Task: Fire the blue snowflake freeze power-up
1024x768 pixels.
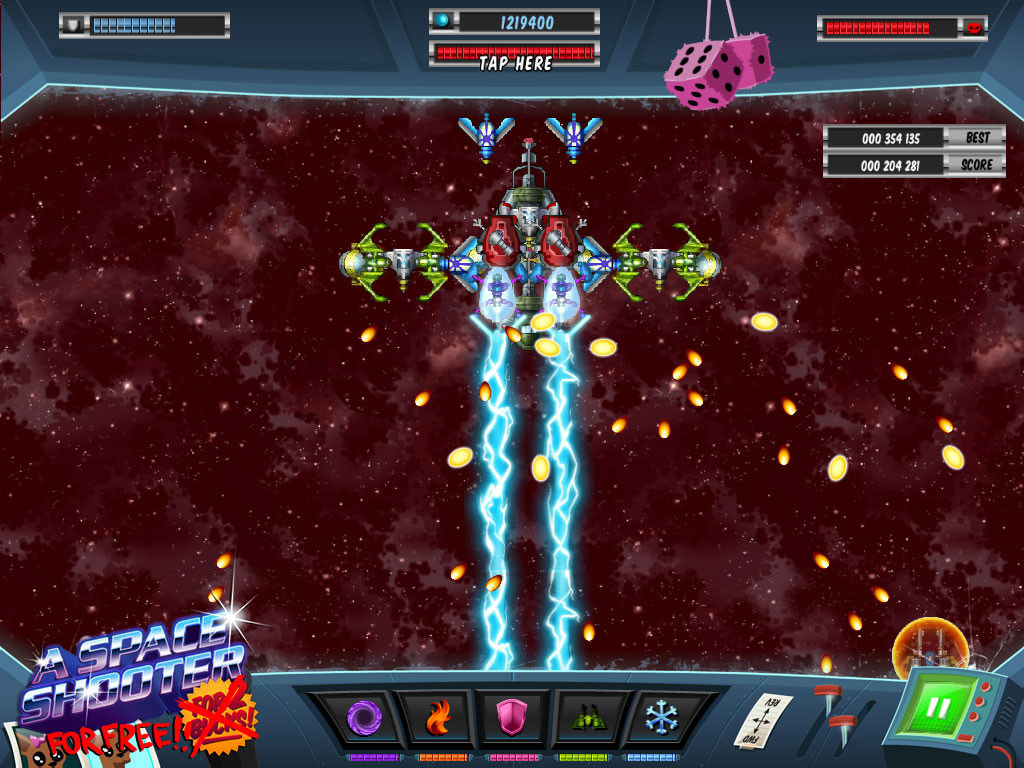Action: [x=661, y=717]
